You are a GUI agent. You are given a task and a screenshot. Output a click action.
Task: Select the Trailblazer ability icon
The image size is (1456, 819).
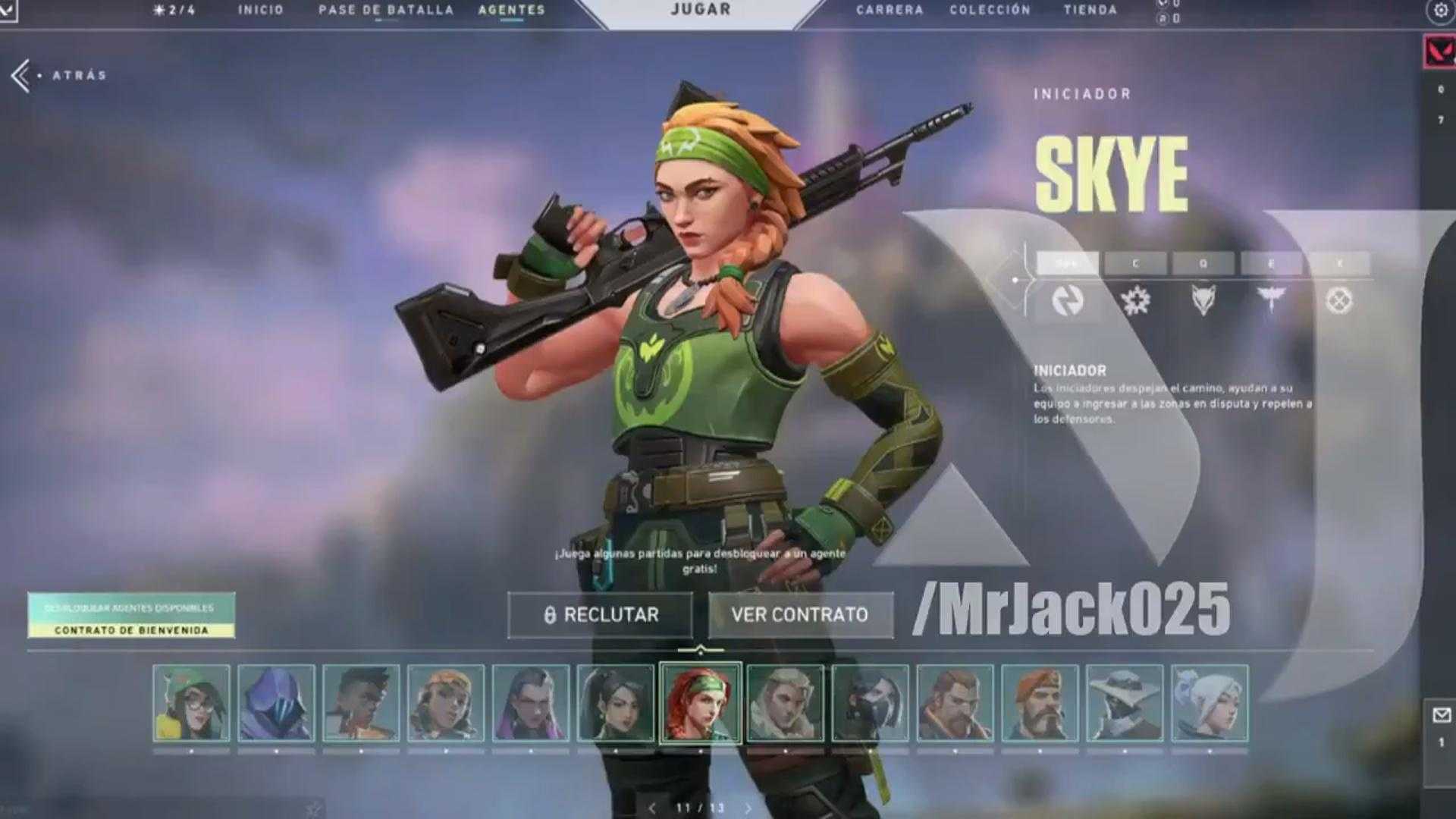point(1203,300)
